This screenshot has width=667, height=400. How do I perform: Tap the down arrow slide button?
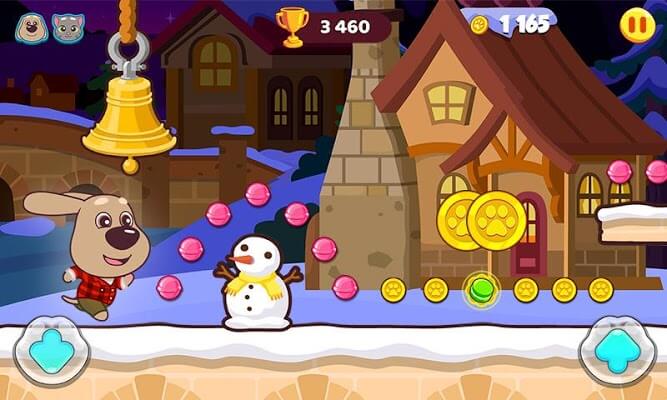tap(51, 349)
